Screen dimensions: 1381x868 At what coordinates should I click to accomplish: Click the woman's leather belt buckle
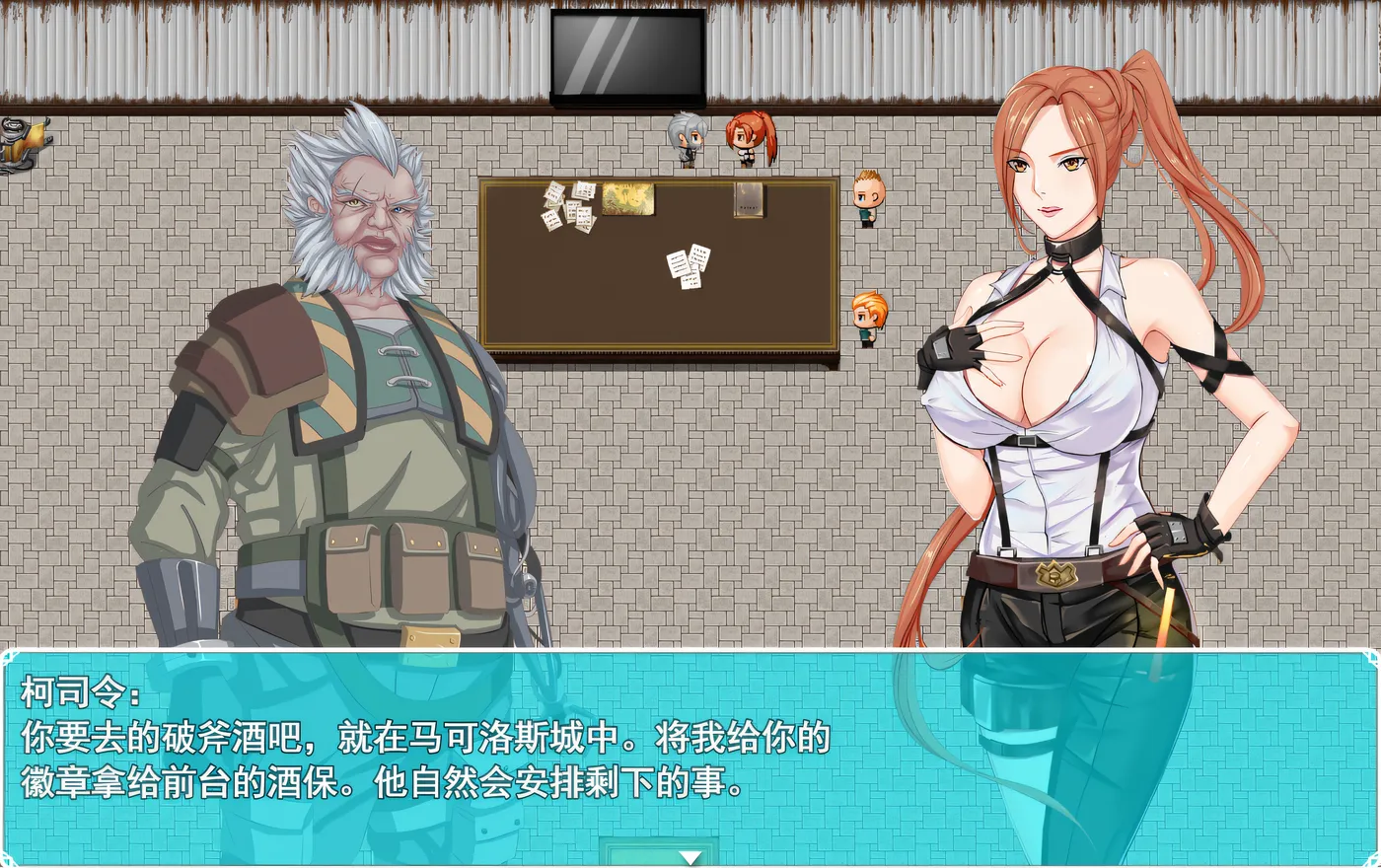pyautogui.click(x=1057, y=577)
